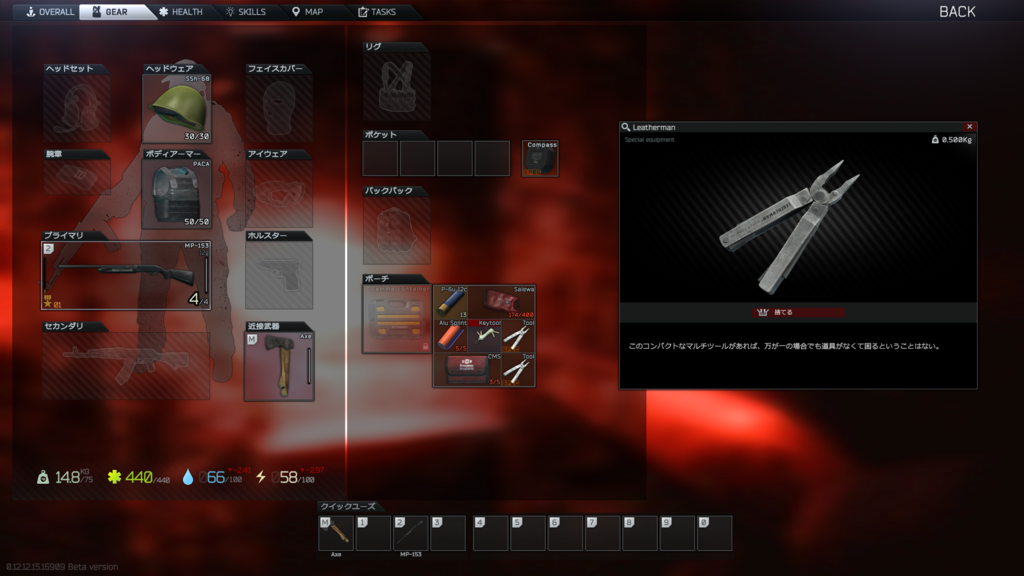Click the red 捨てる discard button
Image resolution: width=1024 pixels, height=576 pixels.
pyautogui.click(x=797, y=312)
